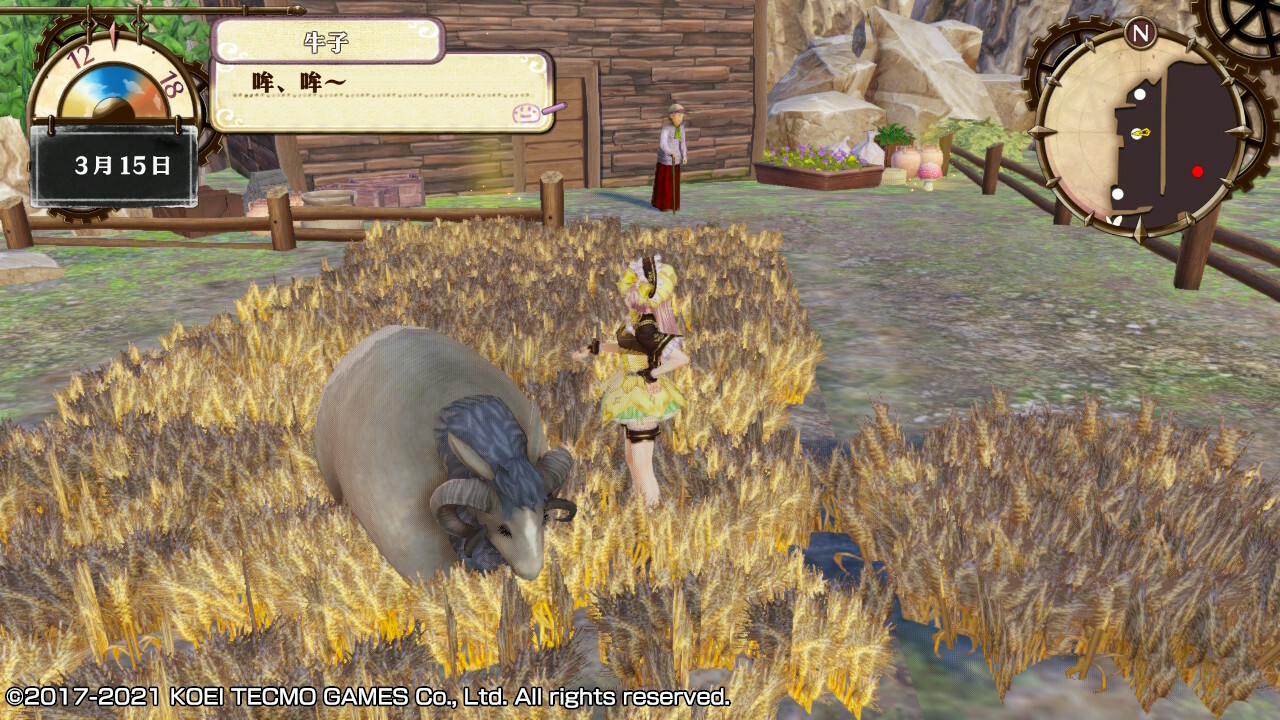Click the pink face icon in the dialogue box
Viewport: 1280px width, 720px height.
[x=523, y=113]
